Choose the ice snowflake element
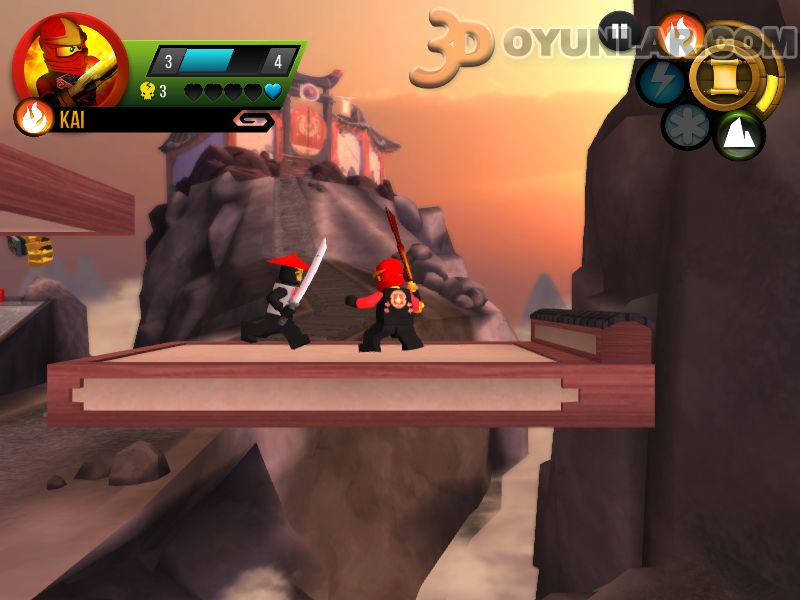 (686, 127)
